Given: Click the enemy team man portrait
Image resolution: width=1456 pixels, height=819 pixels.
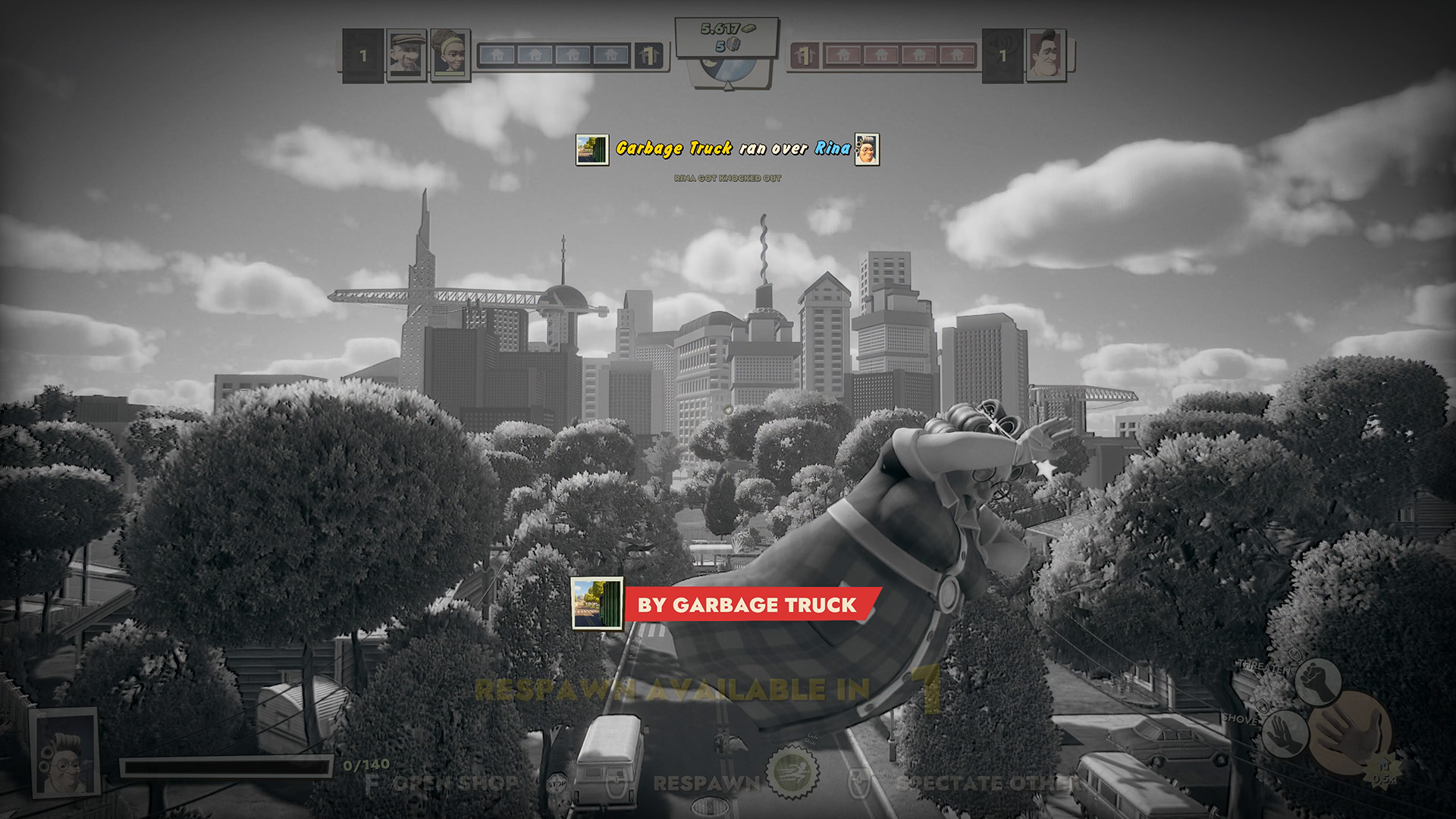Looking at the screenshot, I should click(1046, 55).
